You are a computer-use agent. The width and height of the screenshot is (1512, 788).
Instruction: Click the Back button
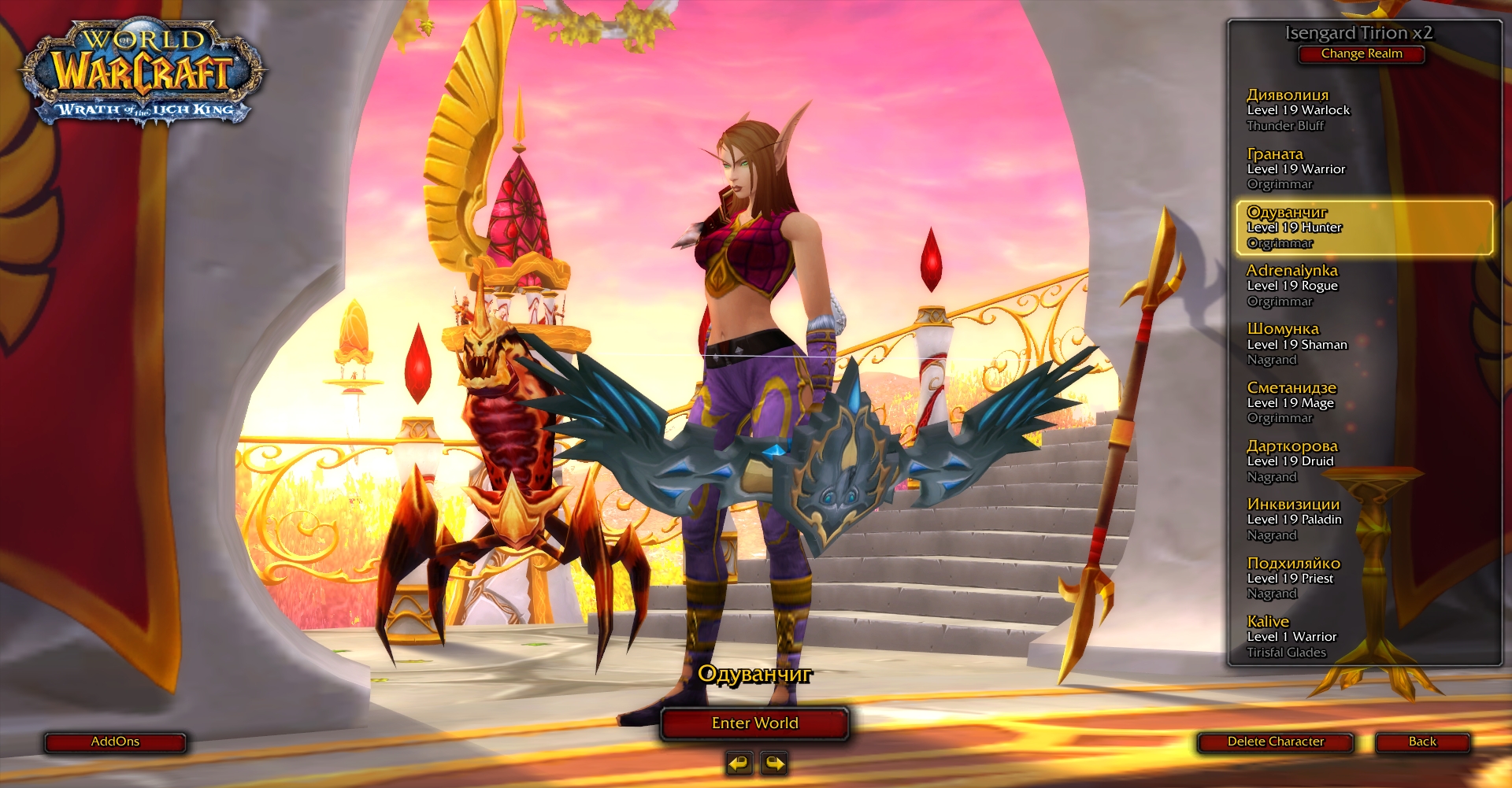tap(1422, 742)
